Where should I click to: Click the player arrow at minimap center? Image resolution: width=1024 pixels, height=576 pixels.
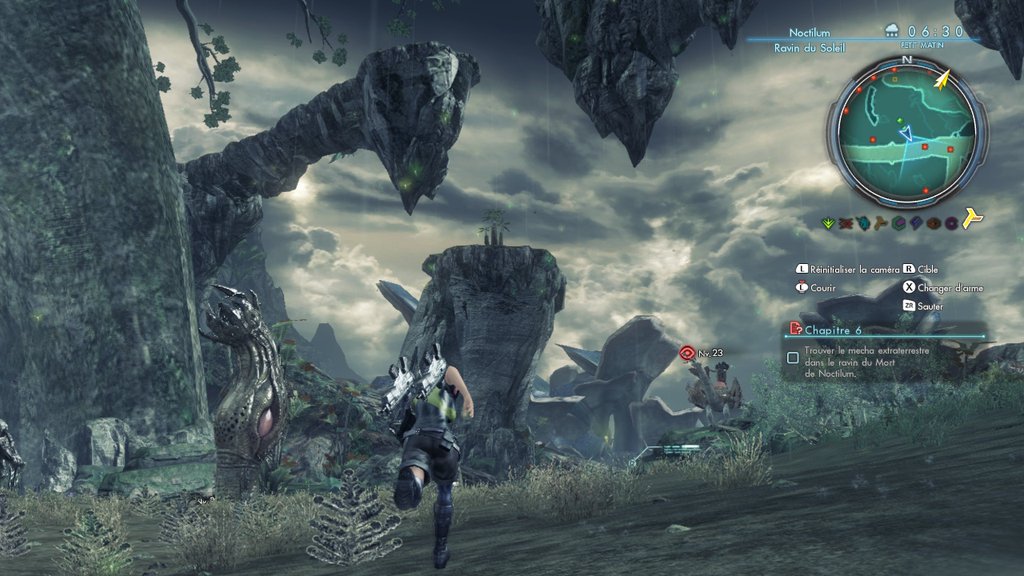coord(906,133)
